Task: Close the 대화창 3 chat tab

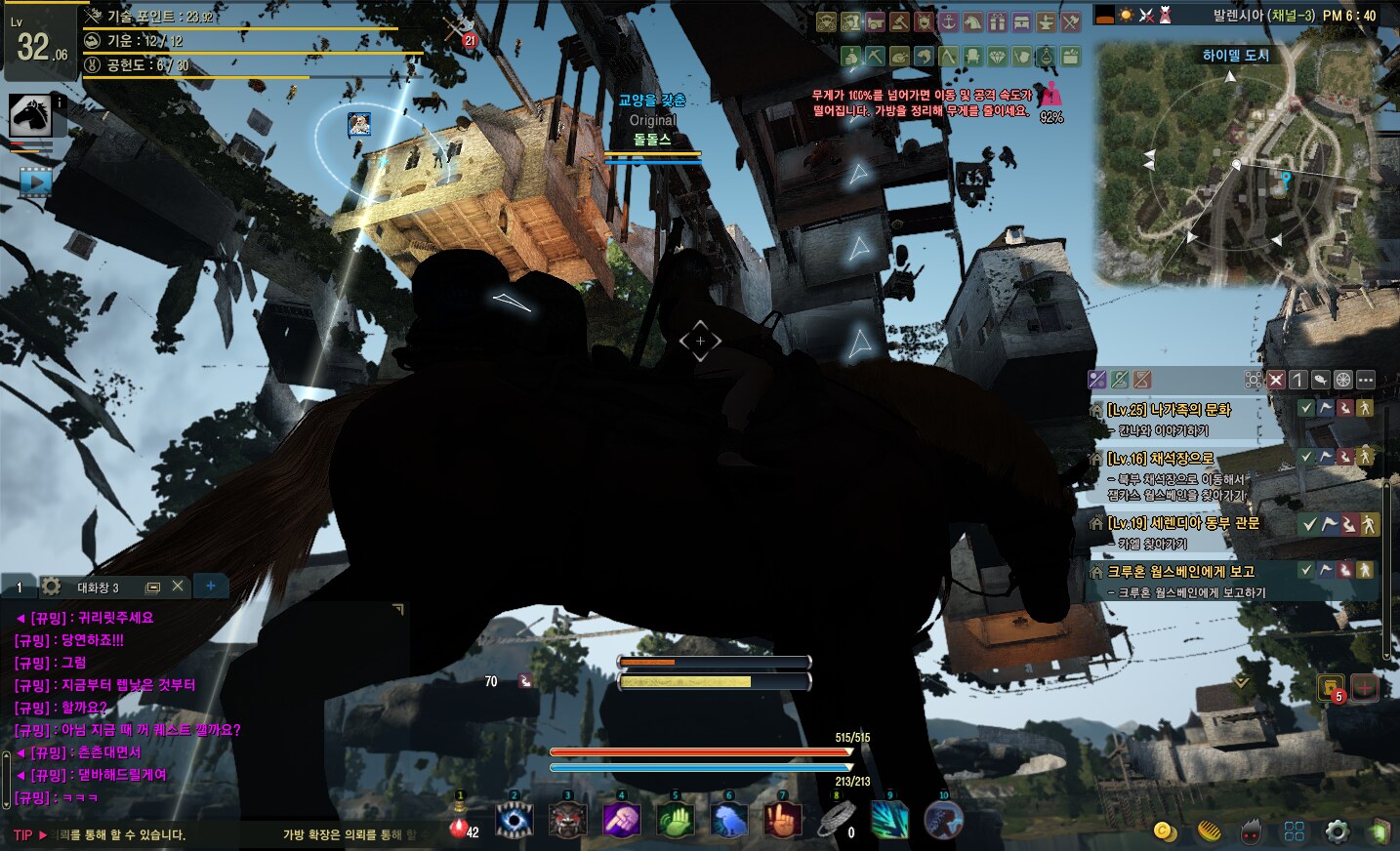Action: (x=177, y=587)
